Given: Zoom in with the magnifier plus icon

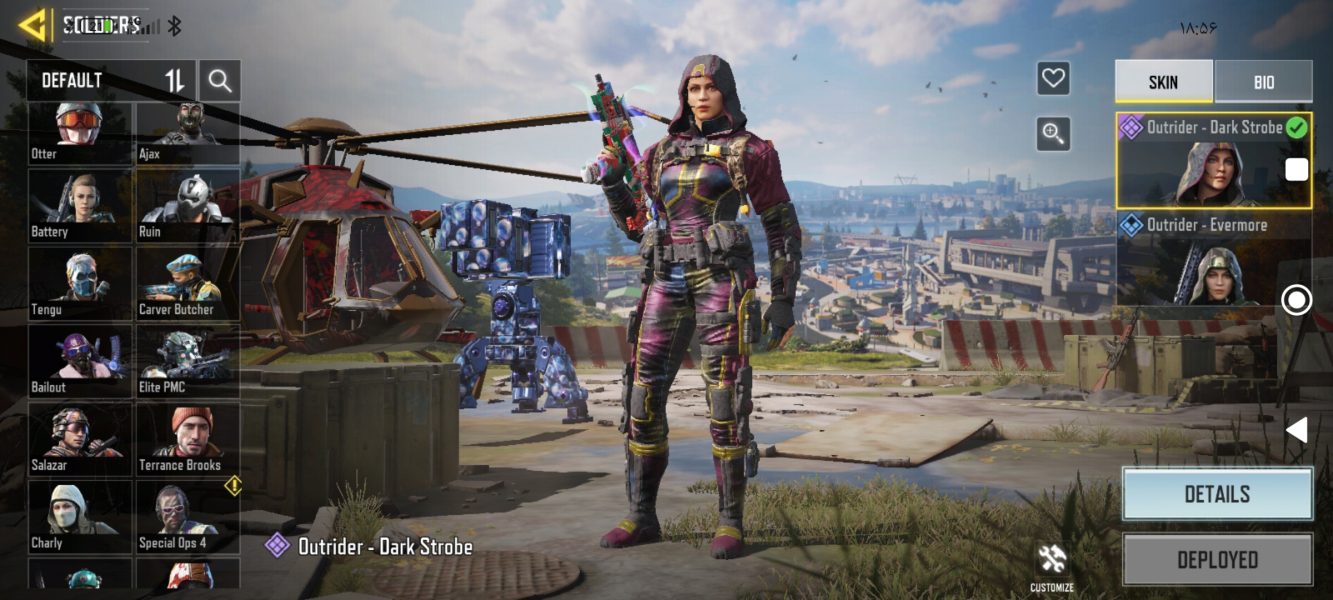Looking at the screenshot, I should click(1053, 133).
